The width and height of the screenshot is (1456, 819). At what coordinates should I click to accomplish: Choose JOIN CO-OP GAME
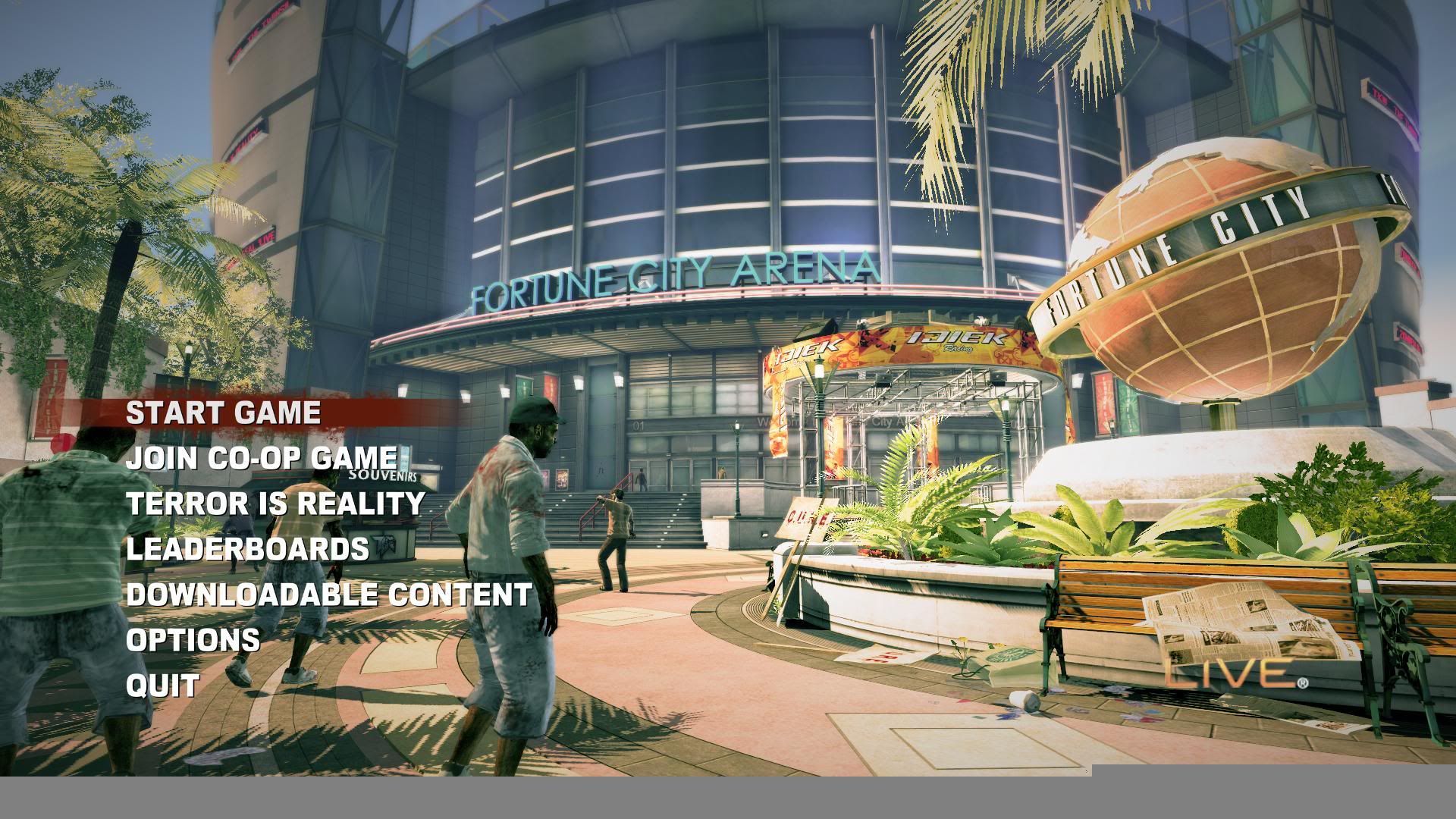click(261, 458)
